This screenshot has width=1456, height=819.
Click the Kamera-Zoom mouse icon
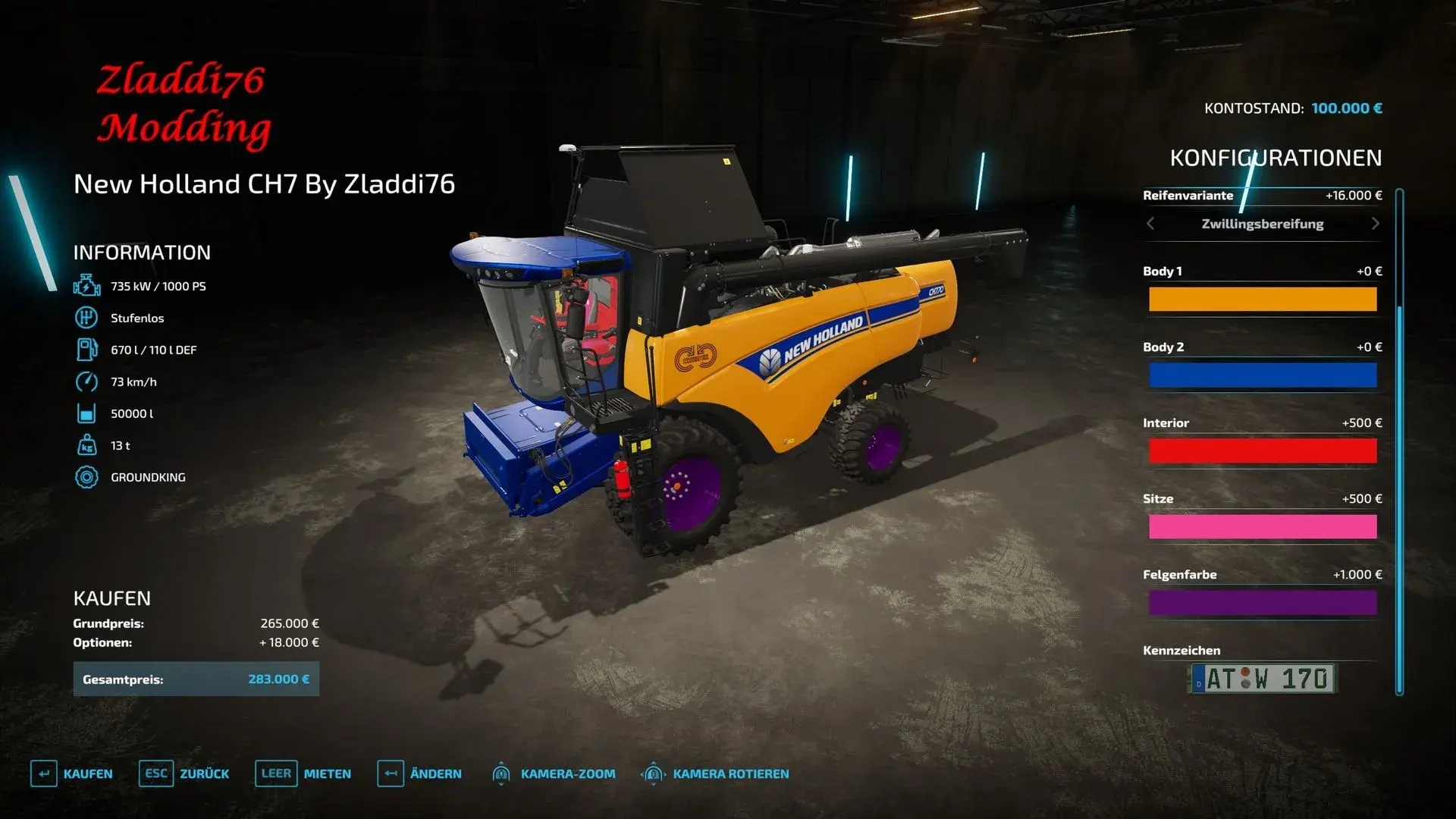point(502,773)
